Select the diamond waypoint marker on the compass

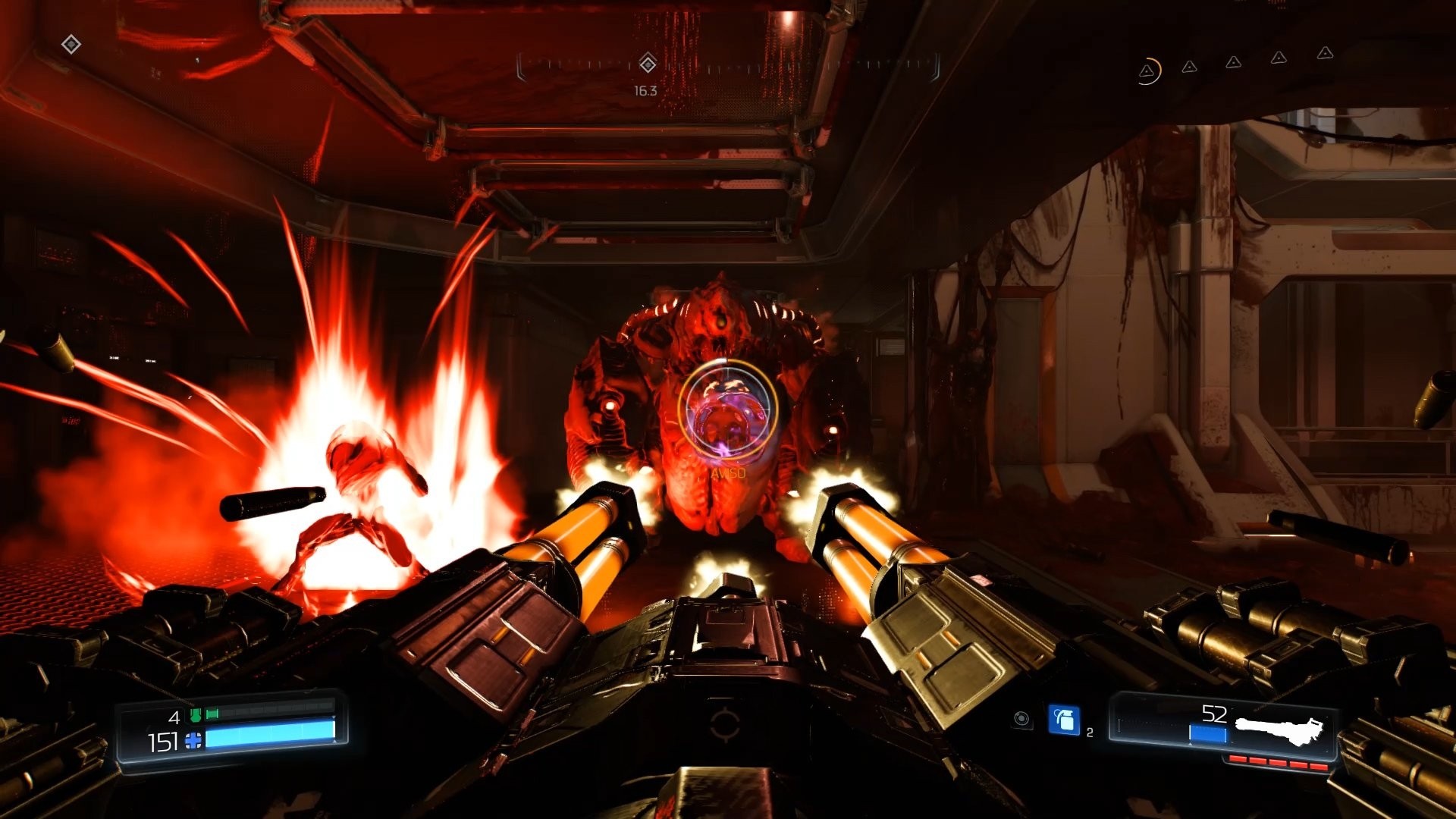[646, 66]
